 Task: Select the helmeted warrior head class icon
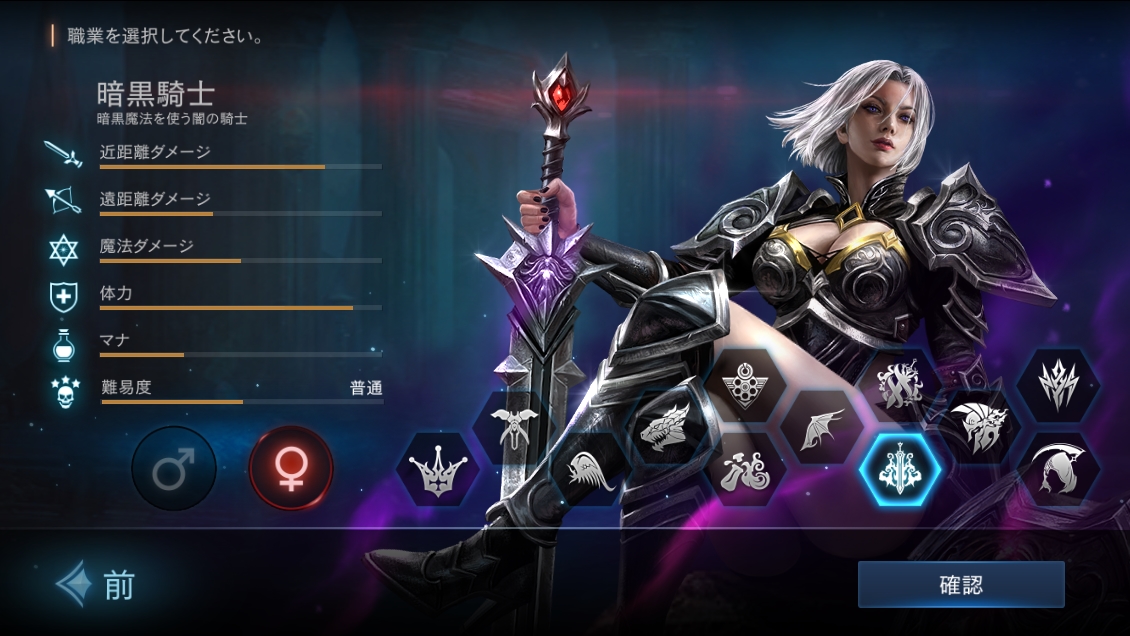coord(977,427)
